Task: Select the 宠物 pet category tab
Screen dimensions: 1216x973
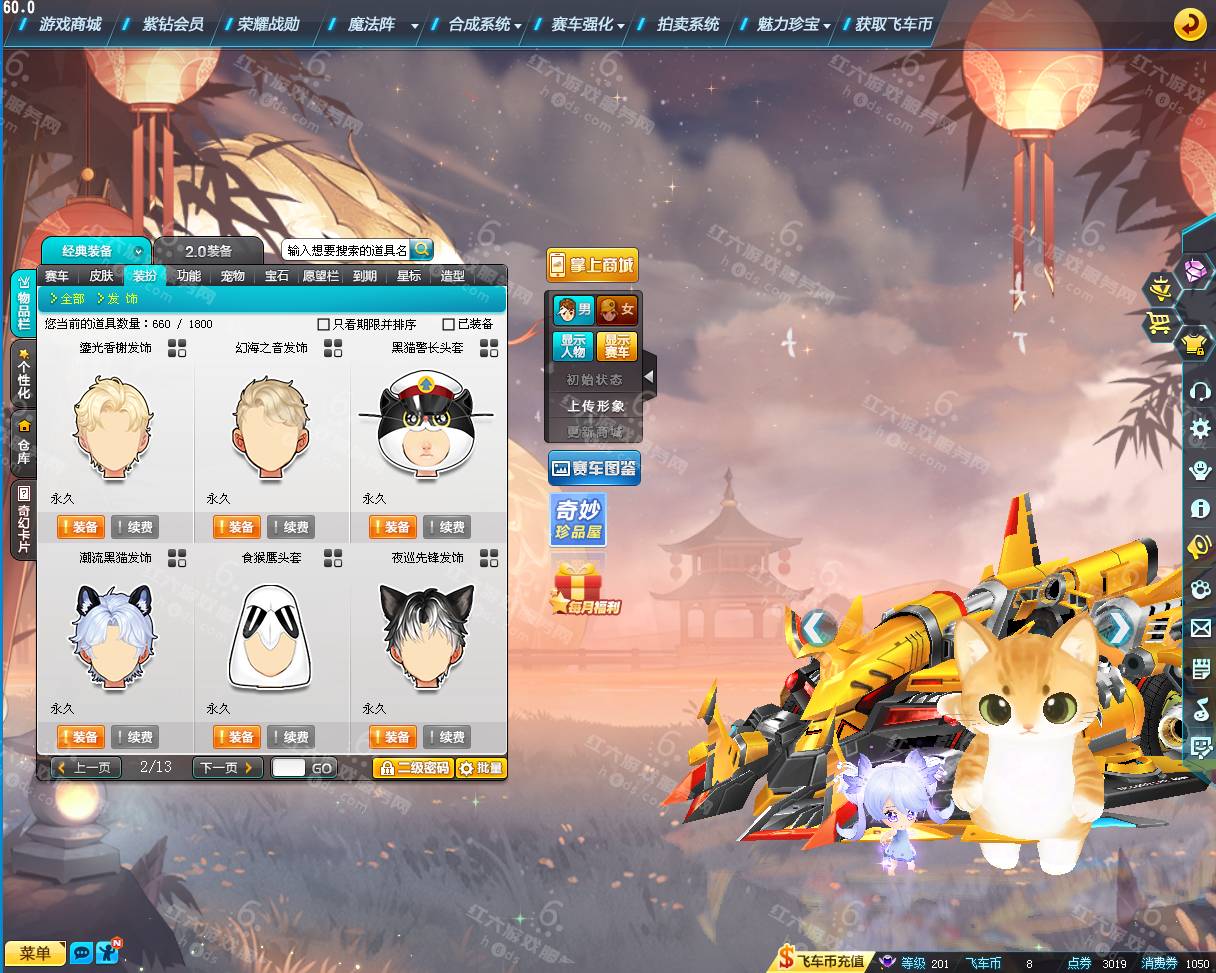Action: (x=232, y=276)
